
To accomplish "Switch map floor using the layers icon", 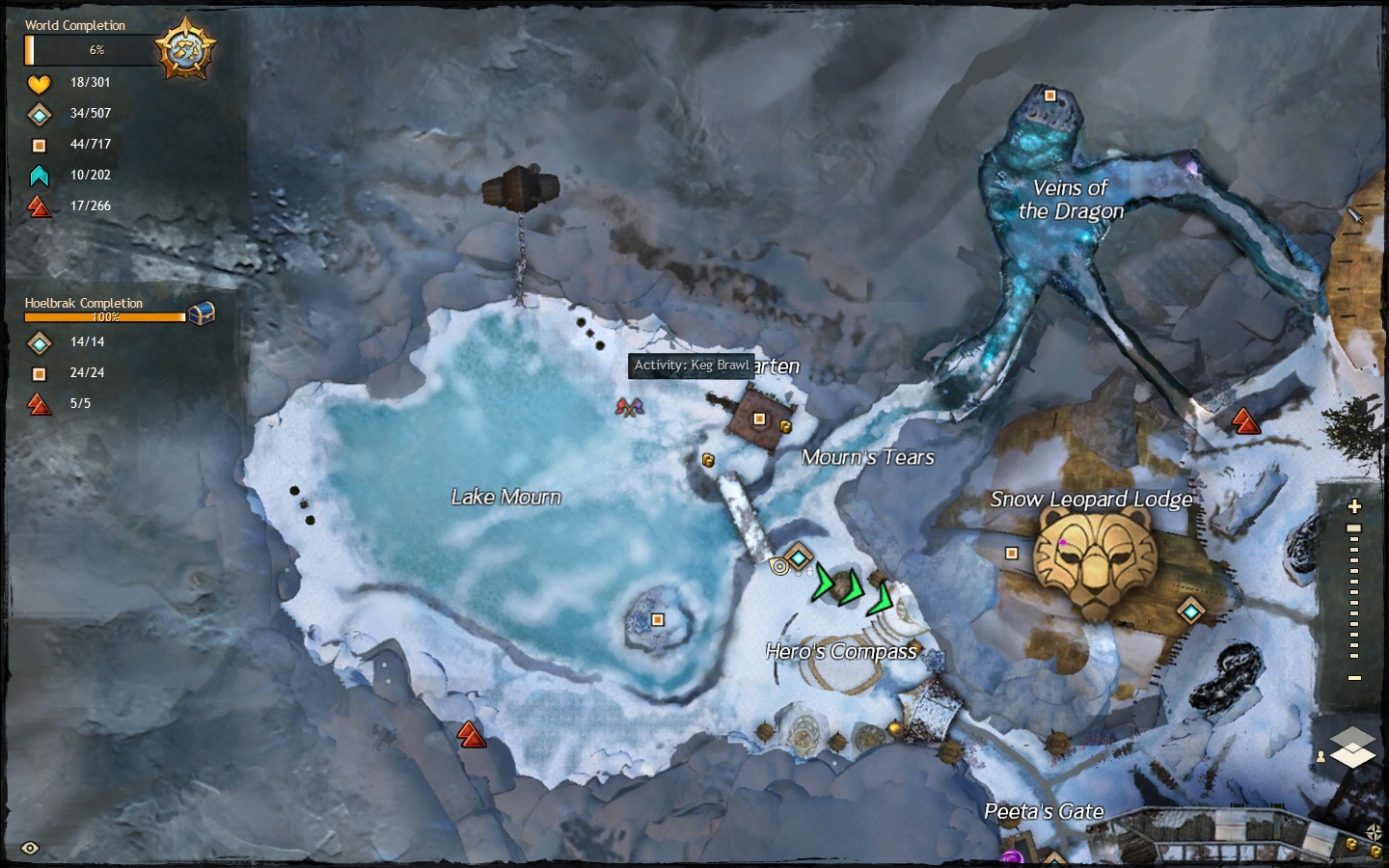I will pos(1352,747).
